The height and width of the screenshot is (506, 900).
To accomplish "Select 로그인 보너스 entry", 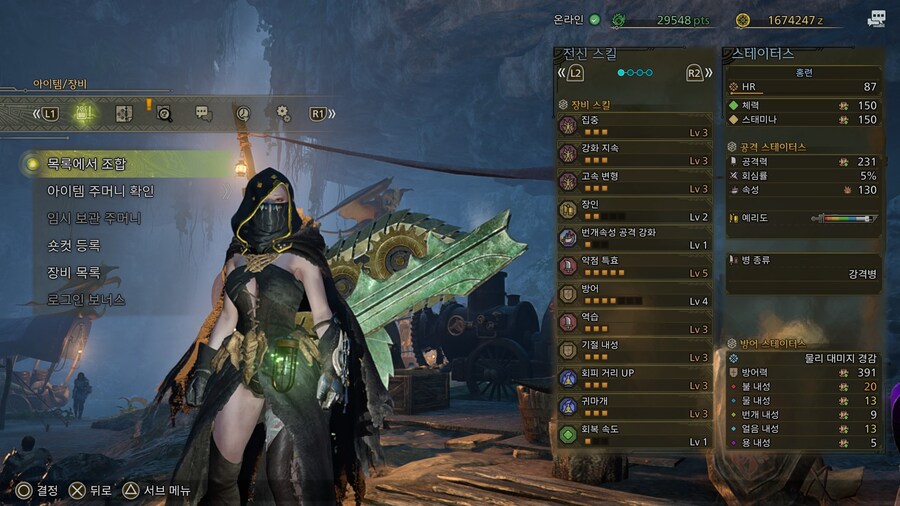I will tap(86, 299).
